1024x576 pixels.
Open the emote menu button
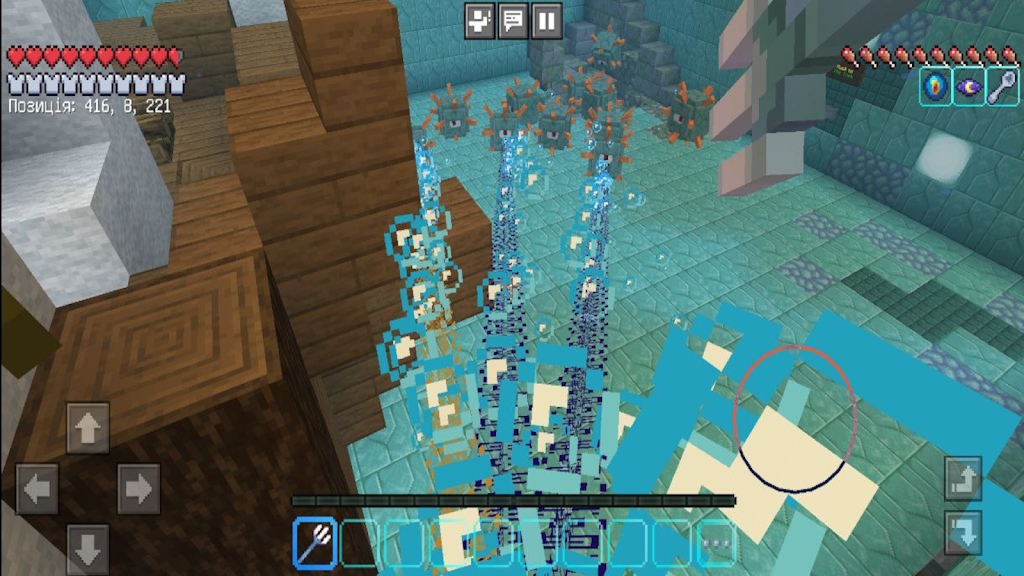coord(481,20)
